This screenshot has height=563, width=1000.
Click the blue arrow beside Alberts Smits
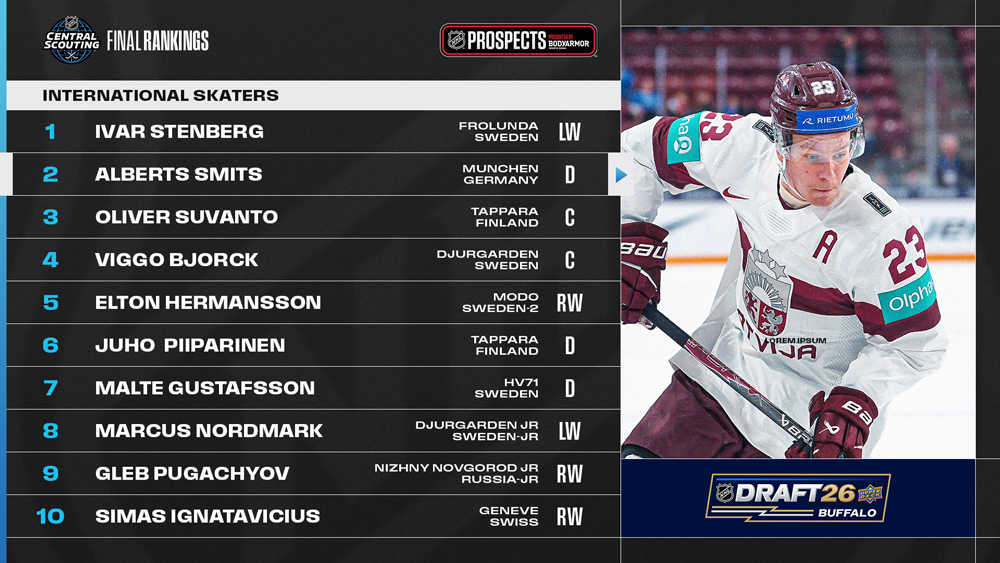[x=621, y=175]
